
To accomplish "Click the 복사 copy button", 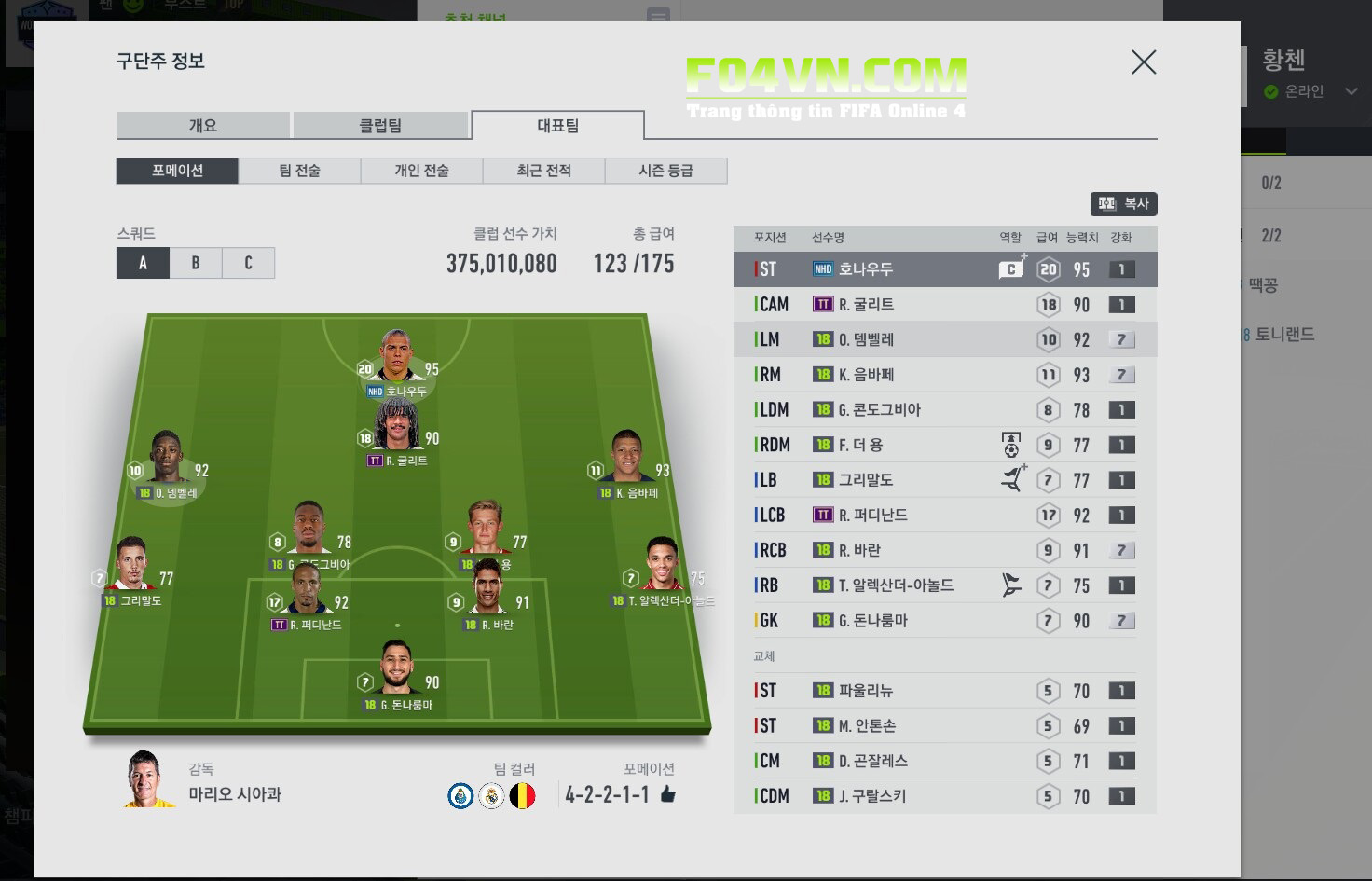I will (x=1124, y=203).
